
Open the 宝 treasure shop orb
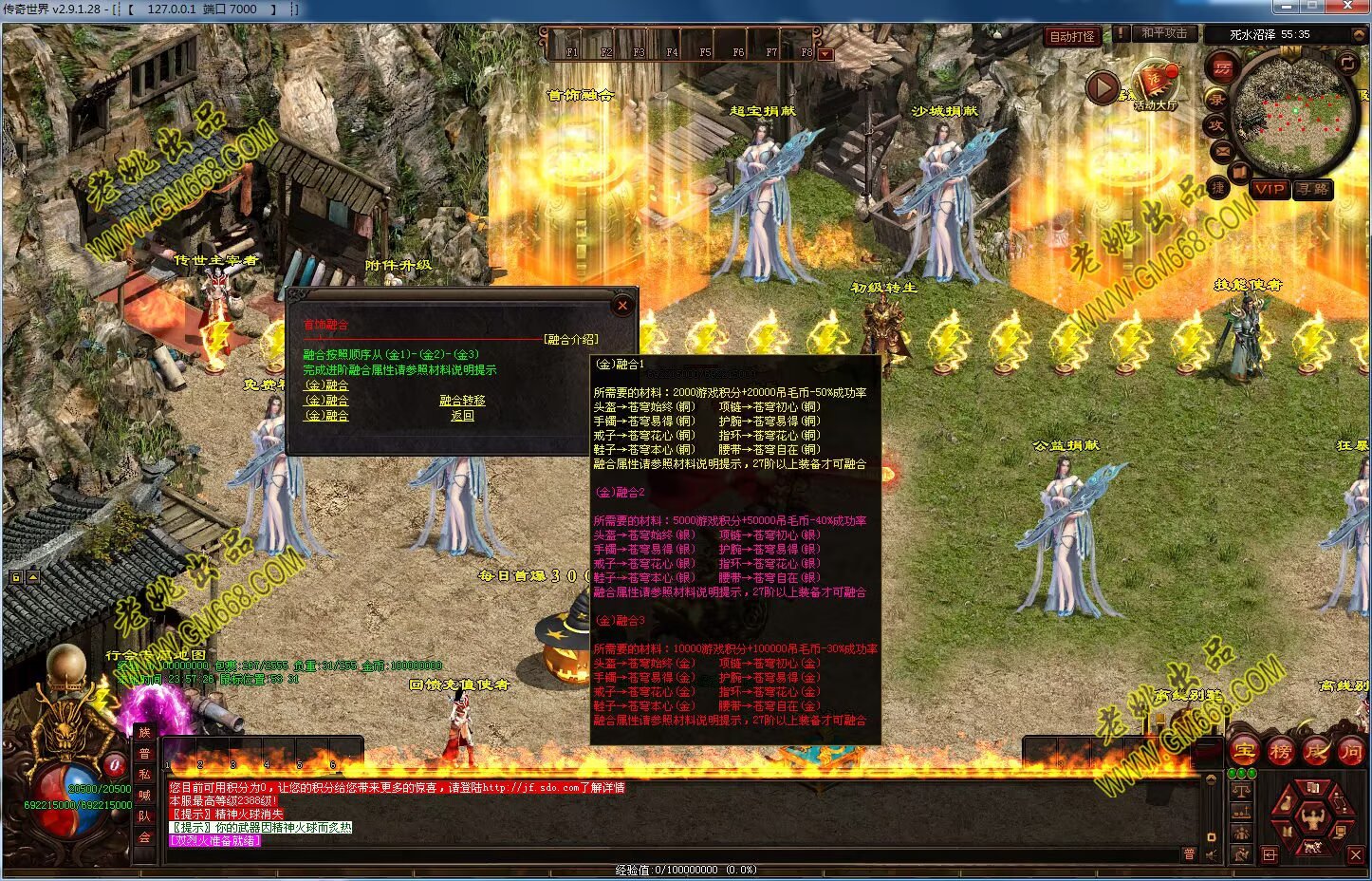click(1244, 751)
